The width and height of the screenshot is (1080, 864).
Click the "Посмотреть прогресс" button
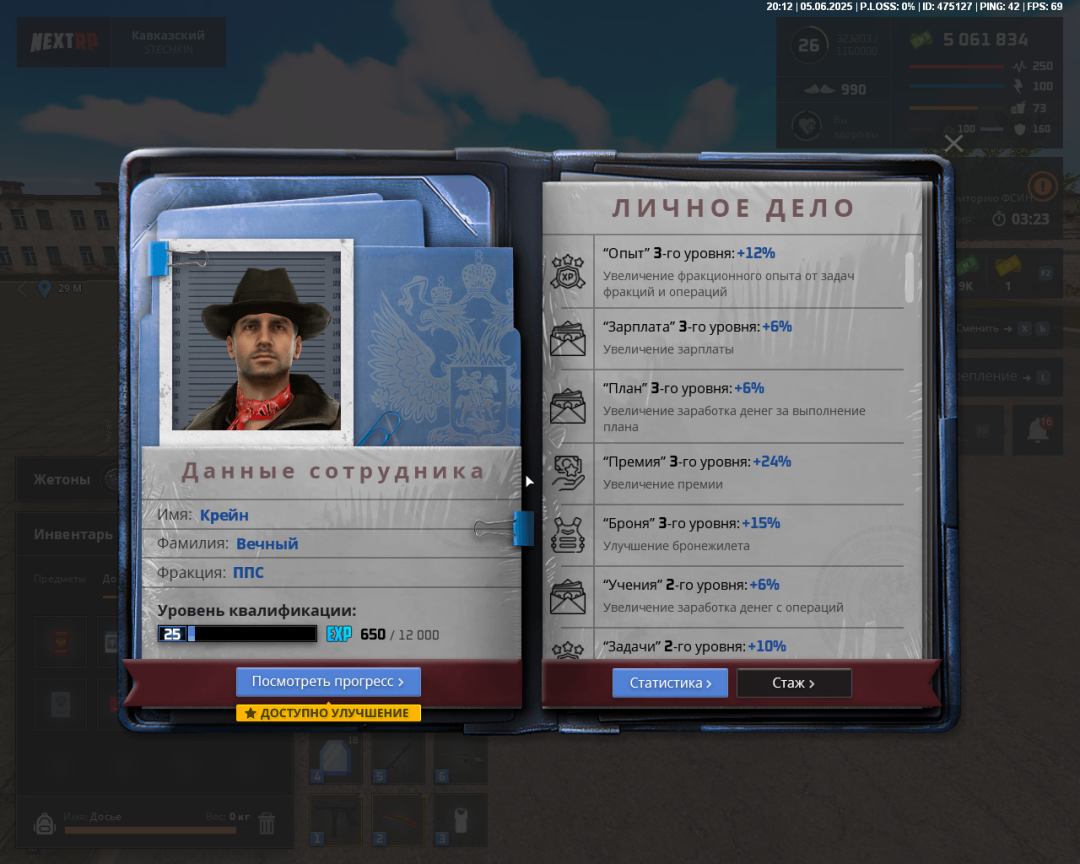(x=328, y=682)
